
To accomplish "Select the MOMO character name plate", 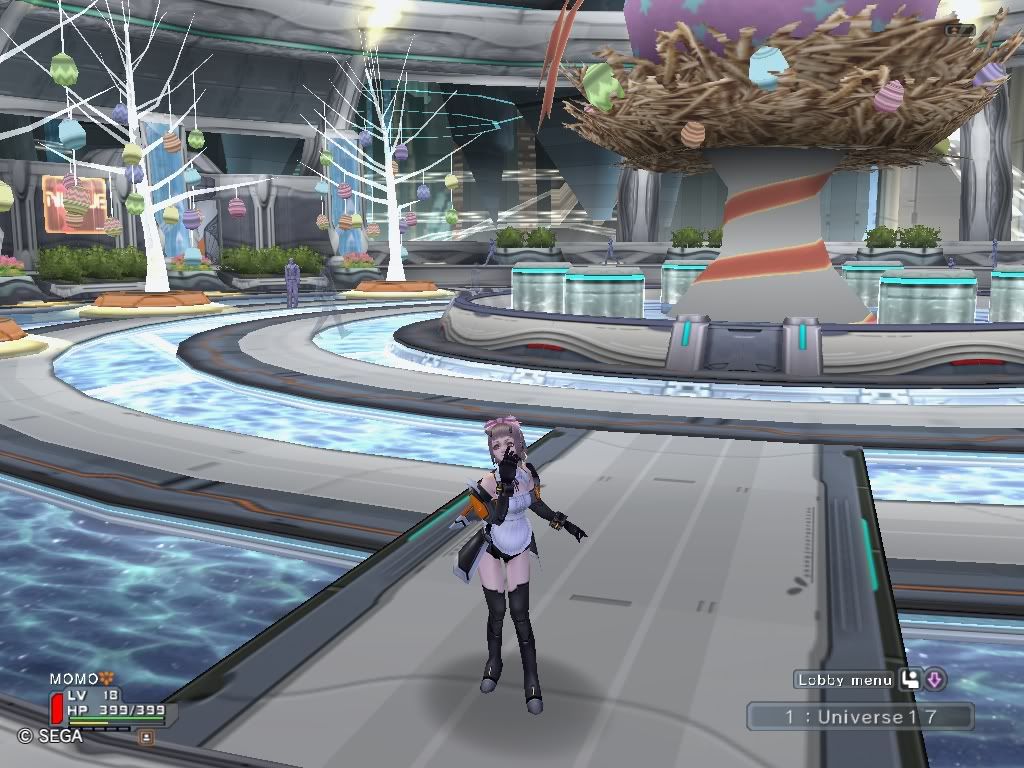I will [75, 680].
